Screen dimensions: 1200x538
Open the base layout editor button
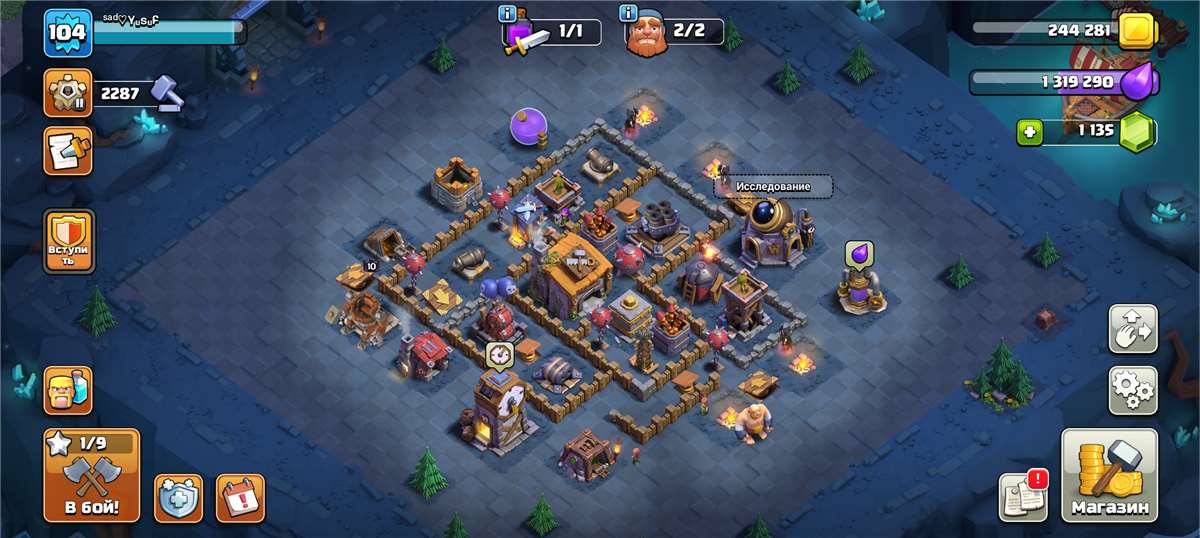pyautogui.click(x=1132, y=329)
